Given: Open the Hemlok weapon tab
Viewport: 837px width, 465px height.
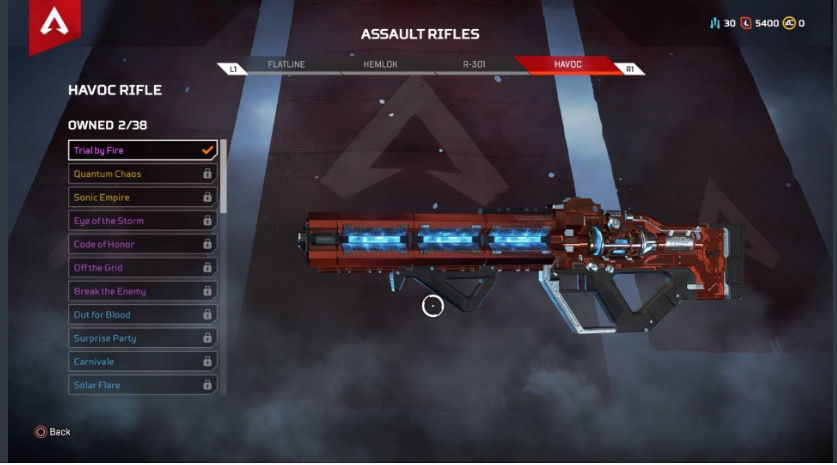Looking at the screenshot, I should point(380,65).
